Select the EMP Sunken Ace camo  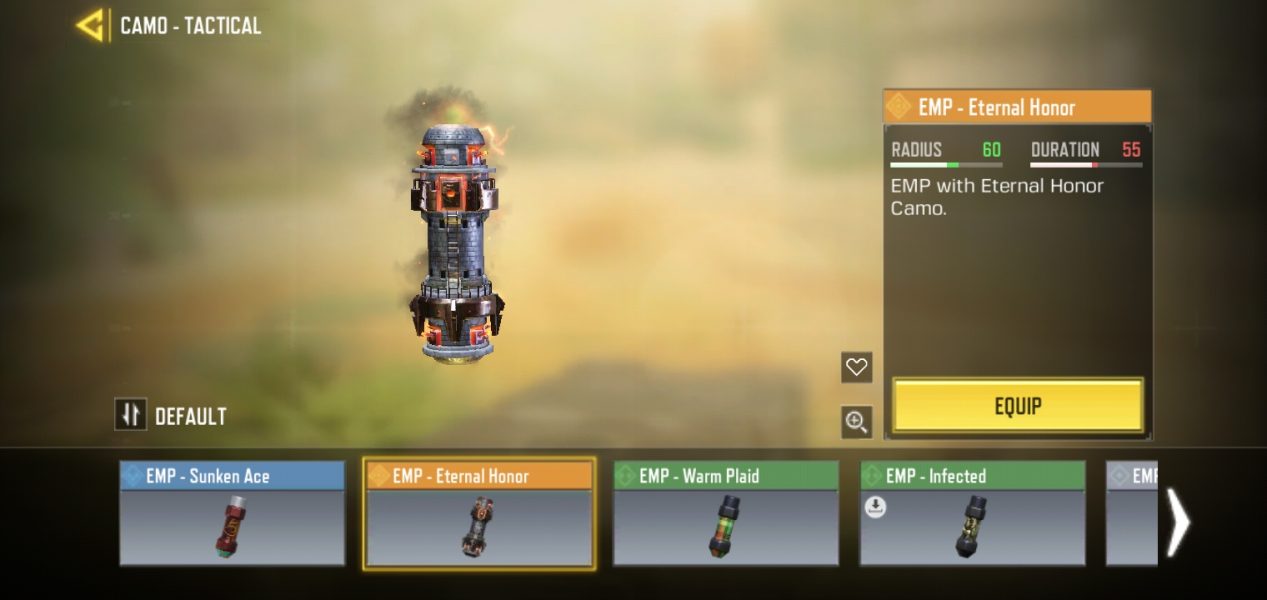[232, 514]
